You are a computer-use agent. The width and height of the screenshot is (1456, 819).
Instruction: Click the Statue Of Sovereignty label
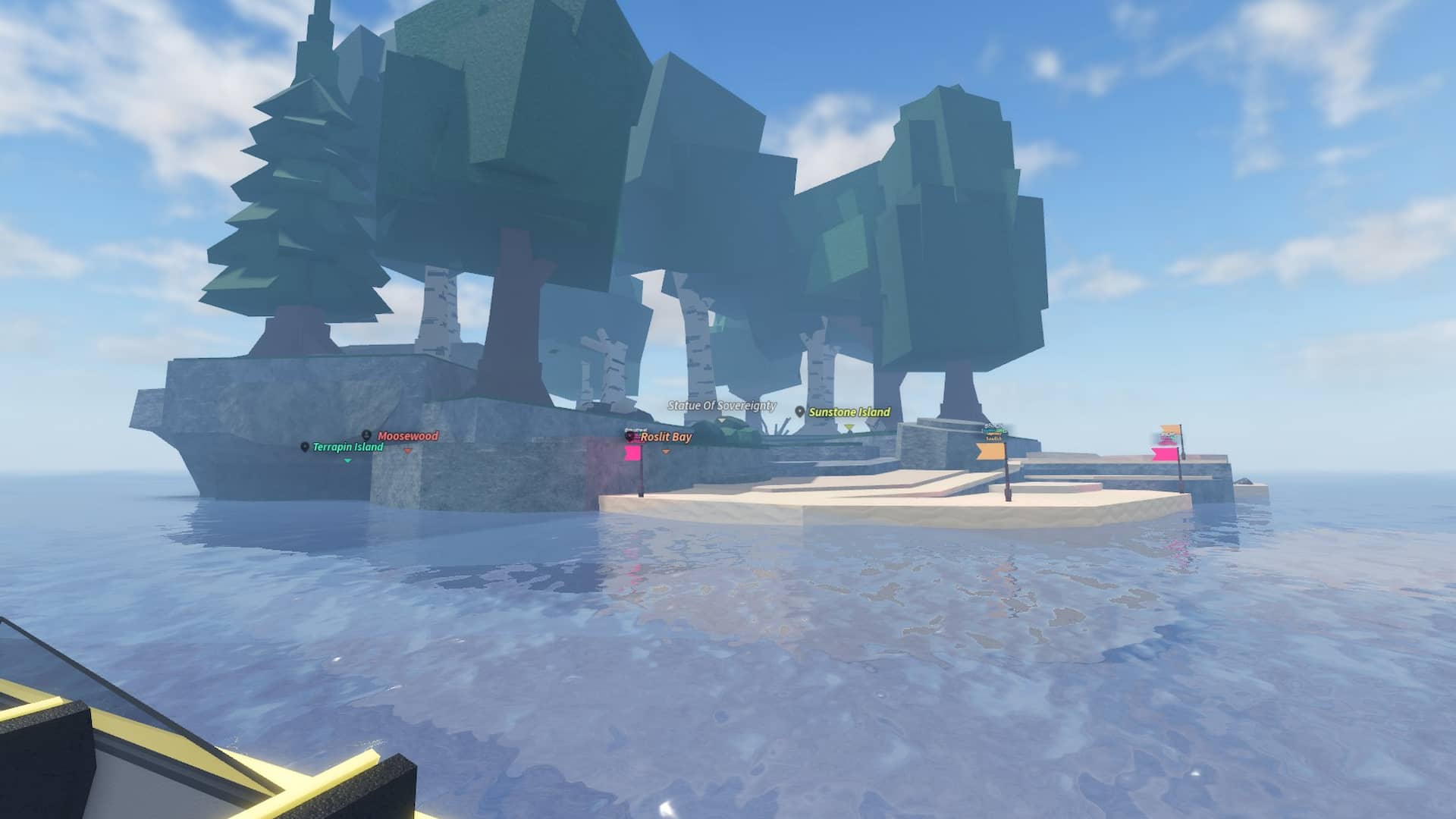[720, 406]
